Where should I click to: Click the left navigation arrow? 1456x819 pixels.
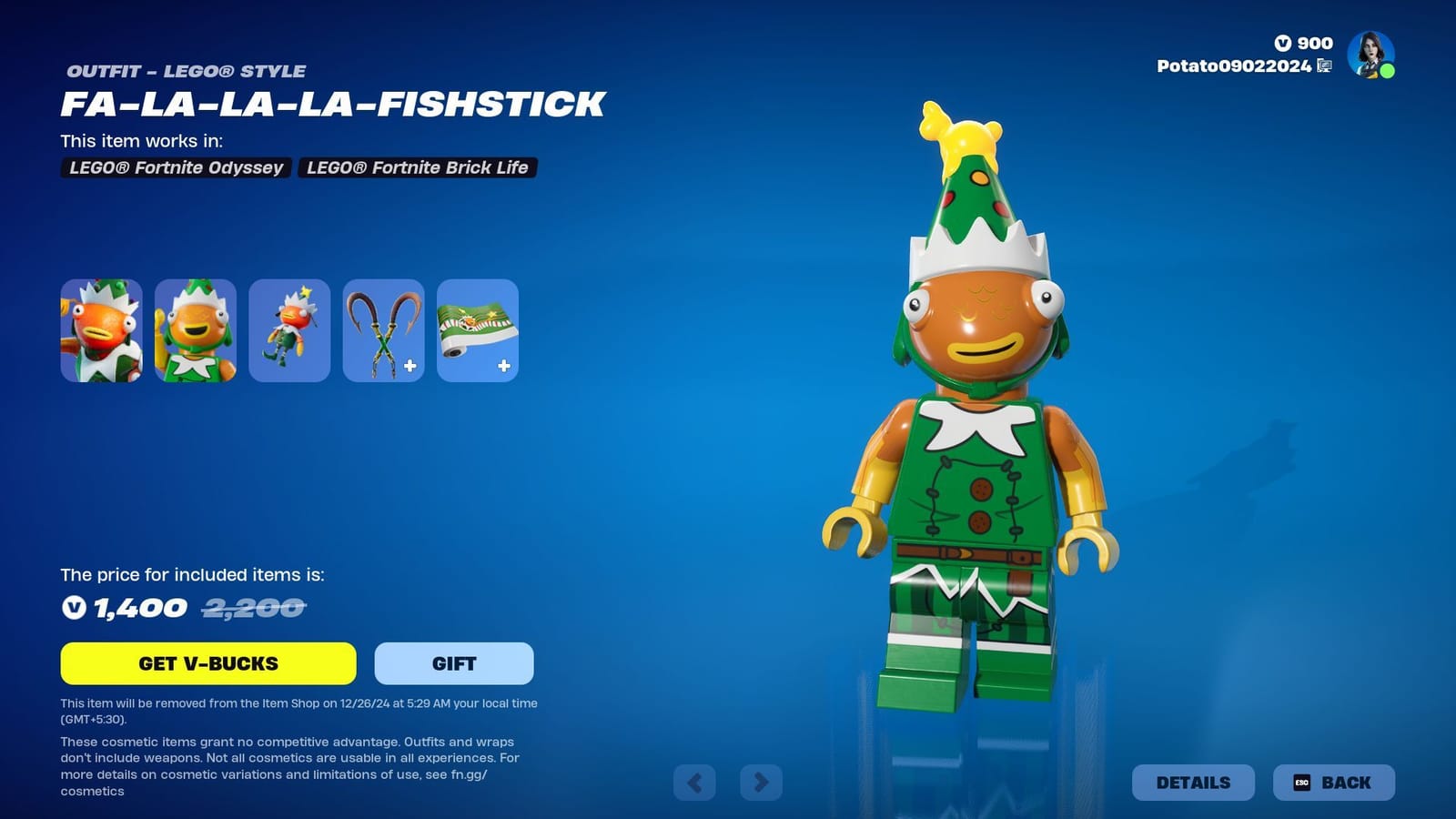[696, 782]
